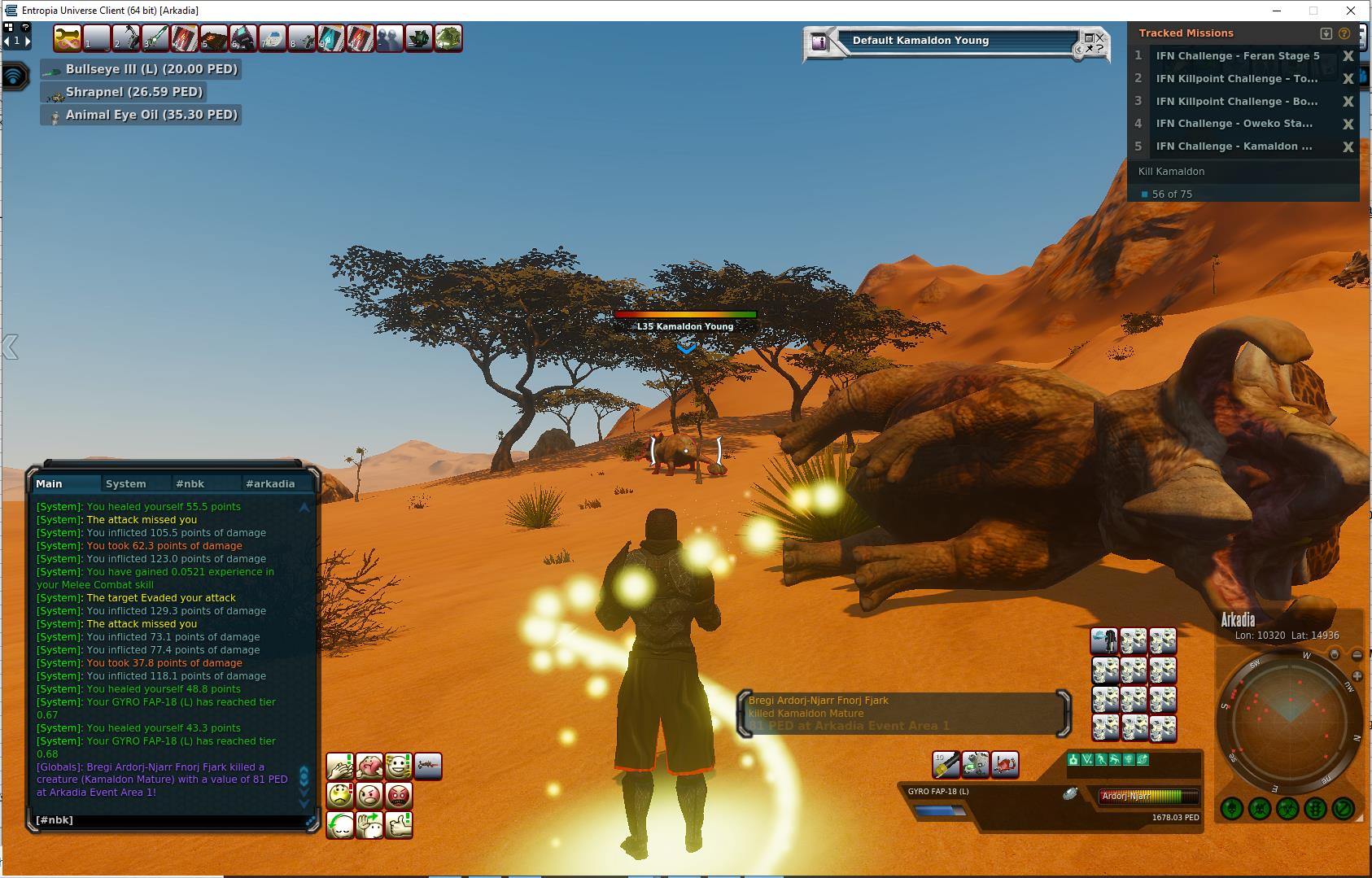Remove Feran Stage 5 mission from tracker

(x=1348, y=56)
